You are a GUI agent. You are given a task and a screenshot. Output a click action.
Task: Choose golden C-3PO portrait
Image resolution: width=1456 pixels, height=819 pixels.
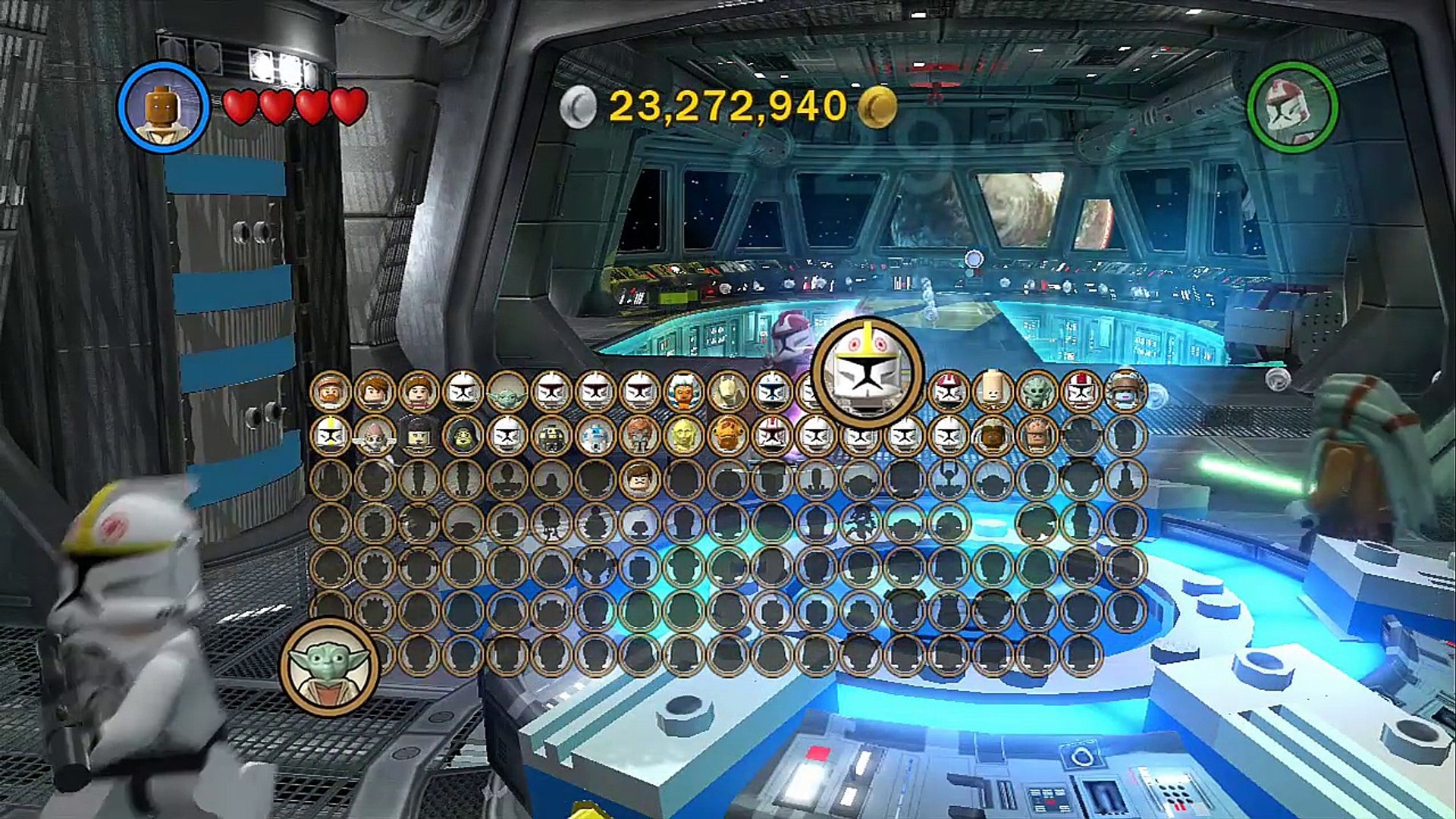click(682, 436)
